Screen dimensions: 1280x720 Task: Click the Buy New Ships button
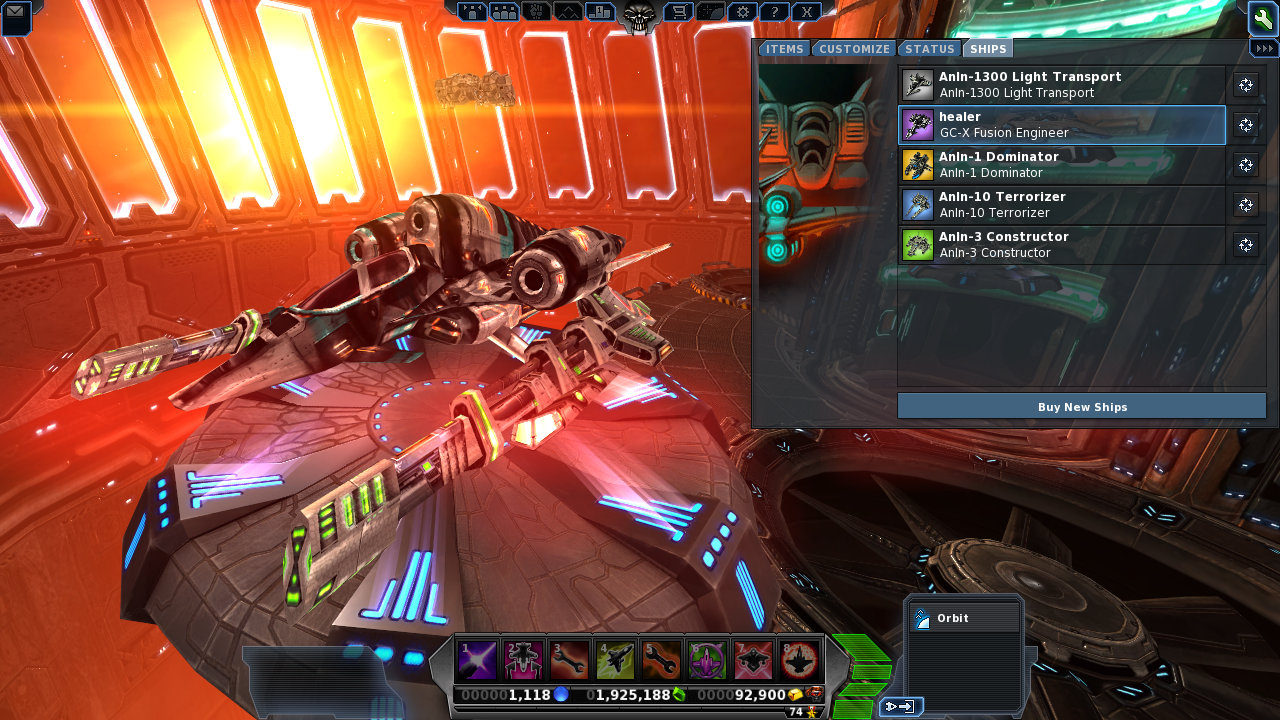click(1082, 406)
